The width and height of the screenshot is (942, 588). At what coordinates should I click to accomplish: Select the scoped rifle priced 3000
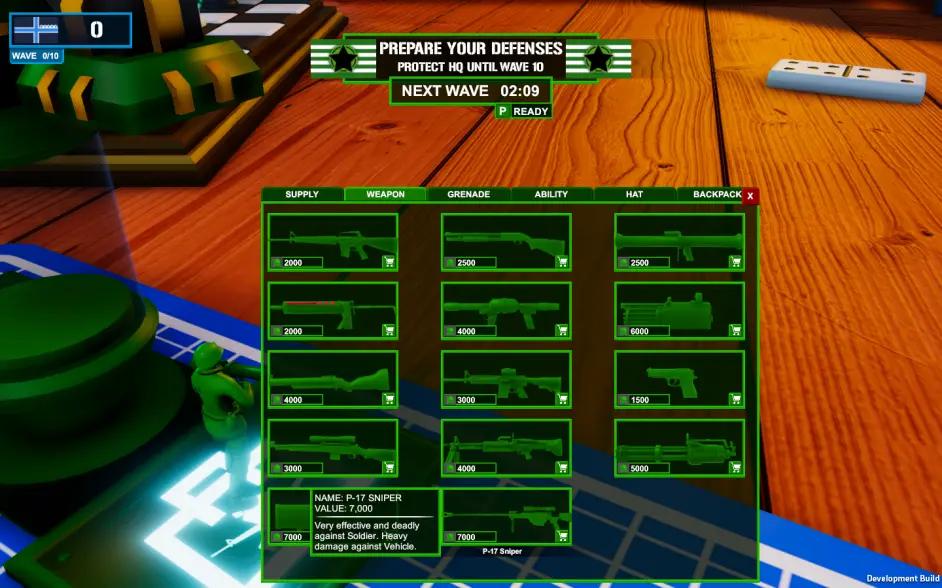[332, 443]
